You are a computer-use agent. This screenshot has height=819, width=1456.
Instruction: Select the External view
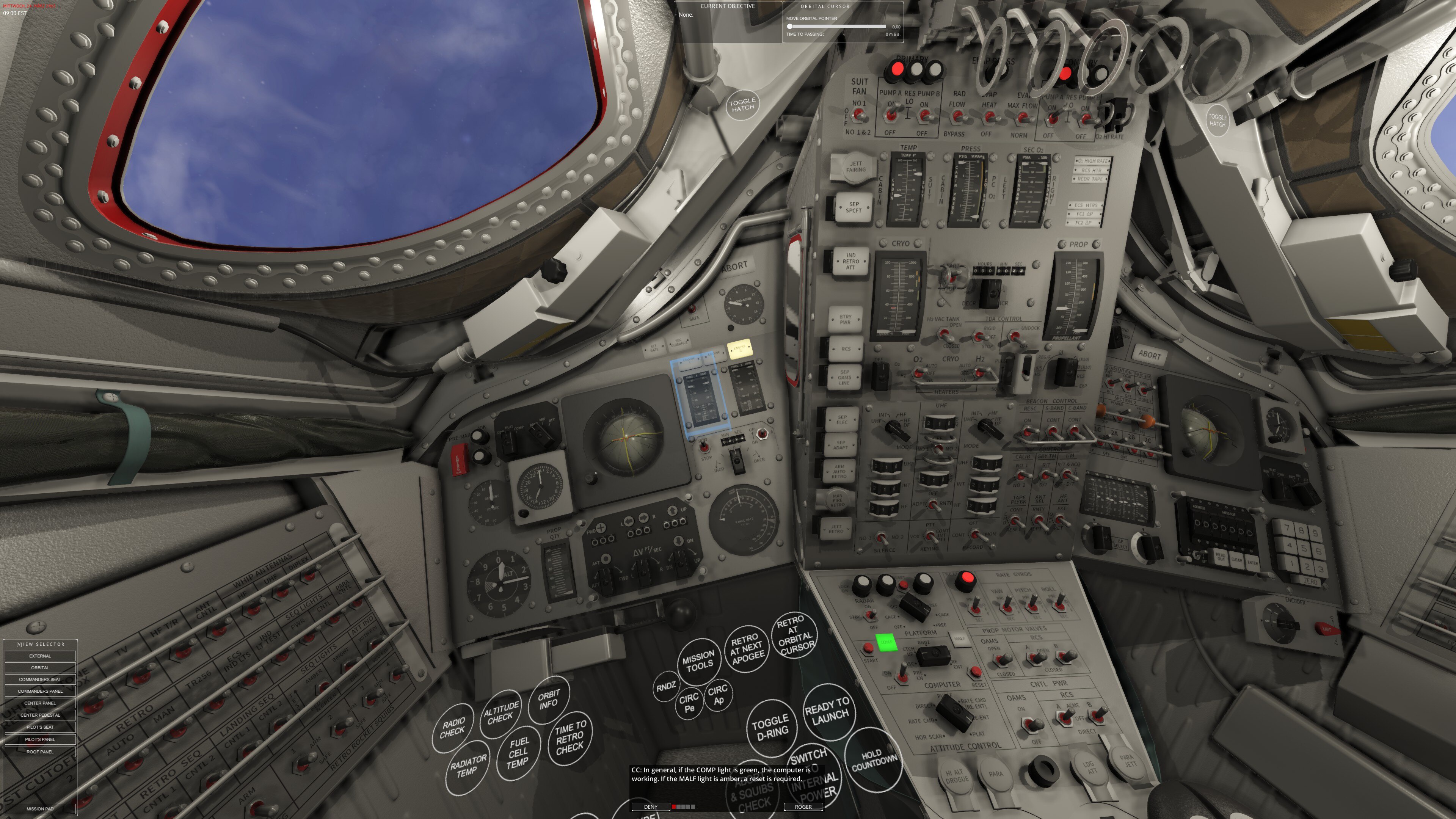(40, 656)
